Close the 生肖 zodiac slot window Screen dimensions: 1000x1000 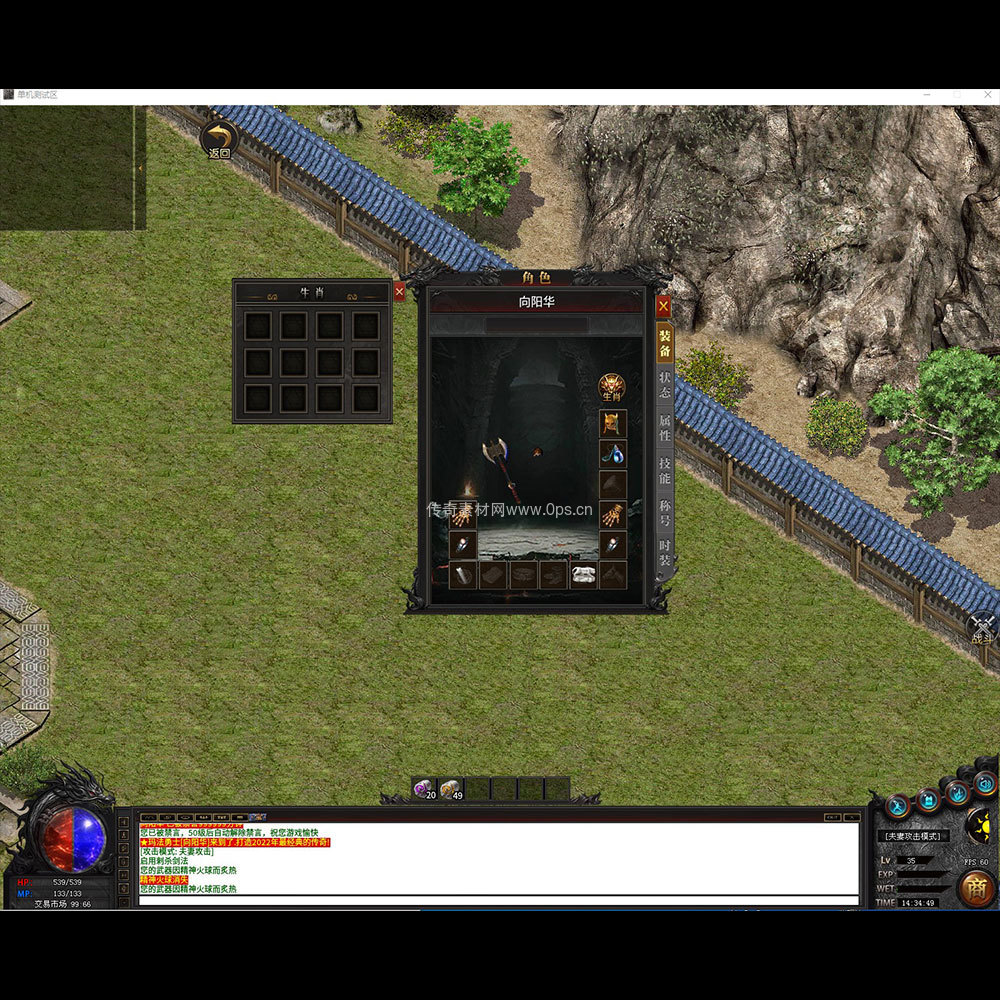[399, 291]
